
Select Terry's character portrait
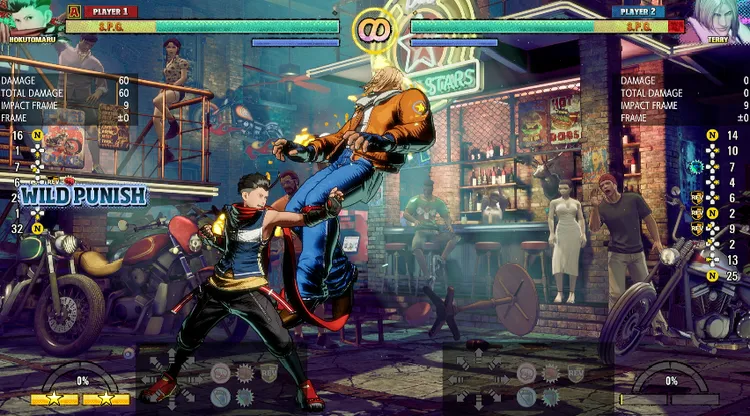click(718, 20)
